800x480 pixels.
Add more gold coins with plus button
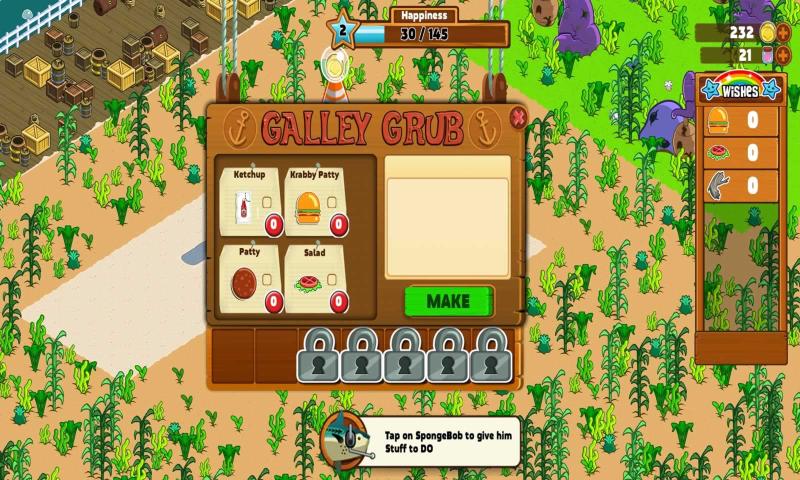(x=783, y=32)
